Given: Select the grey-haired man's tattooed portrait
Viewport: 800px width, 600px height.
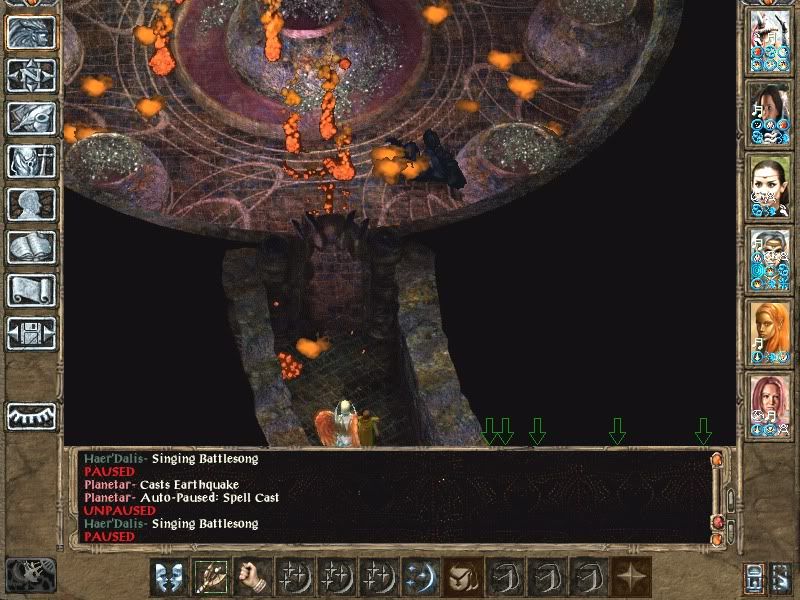Looking at the screenshot, I should pos(769,261).
